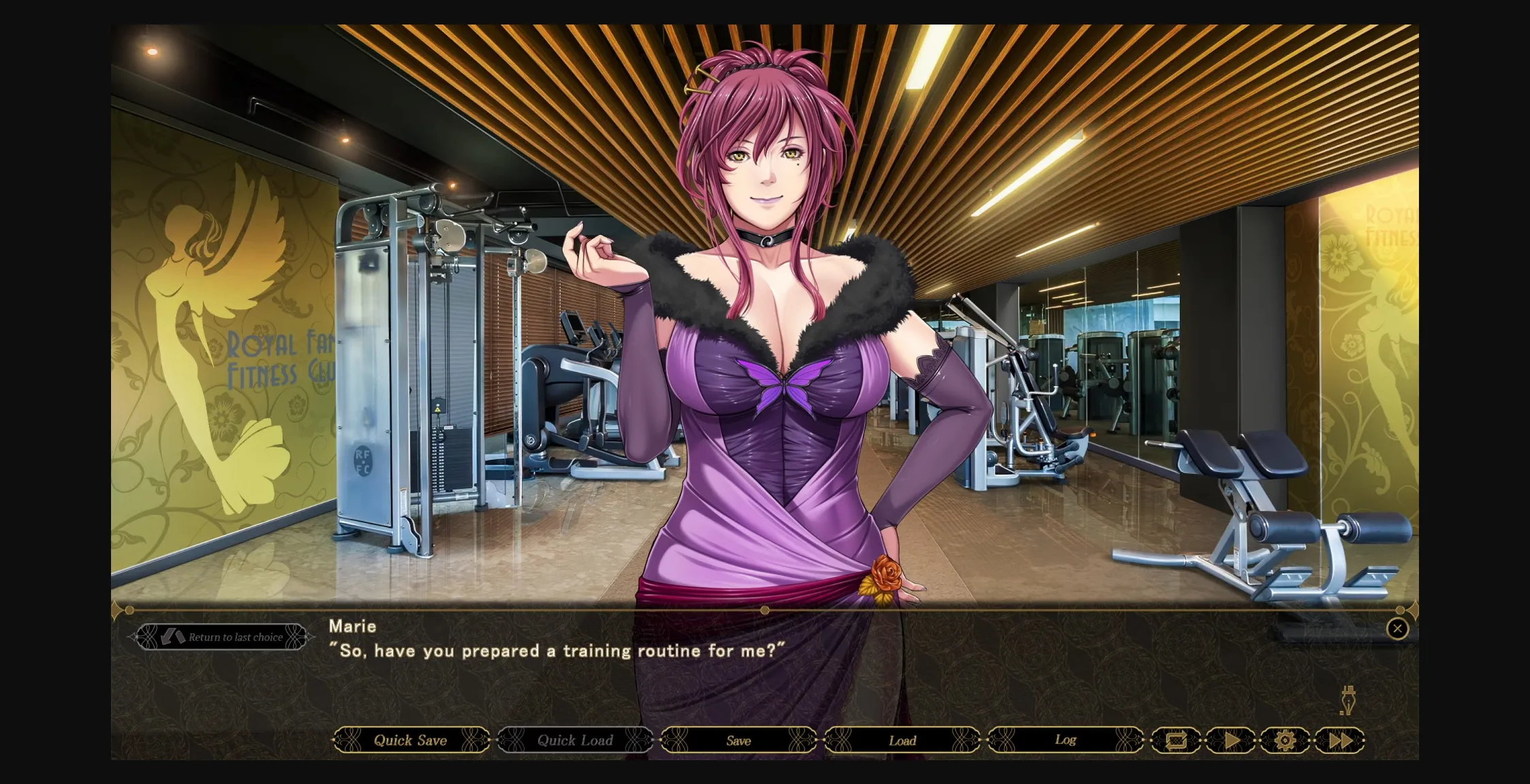
Task: Click the Marie name label
Action: 352,626
